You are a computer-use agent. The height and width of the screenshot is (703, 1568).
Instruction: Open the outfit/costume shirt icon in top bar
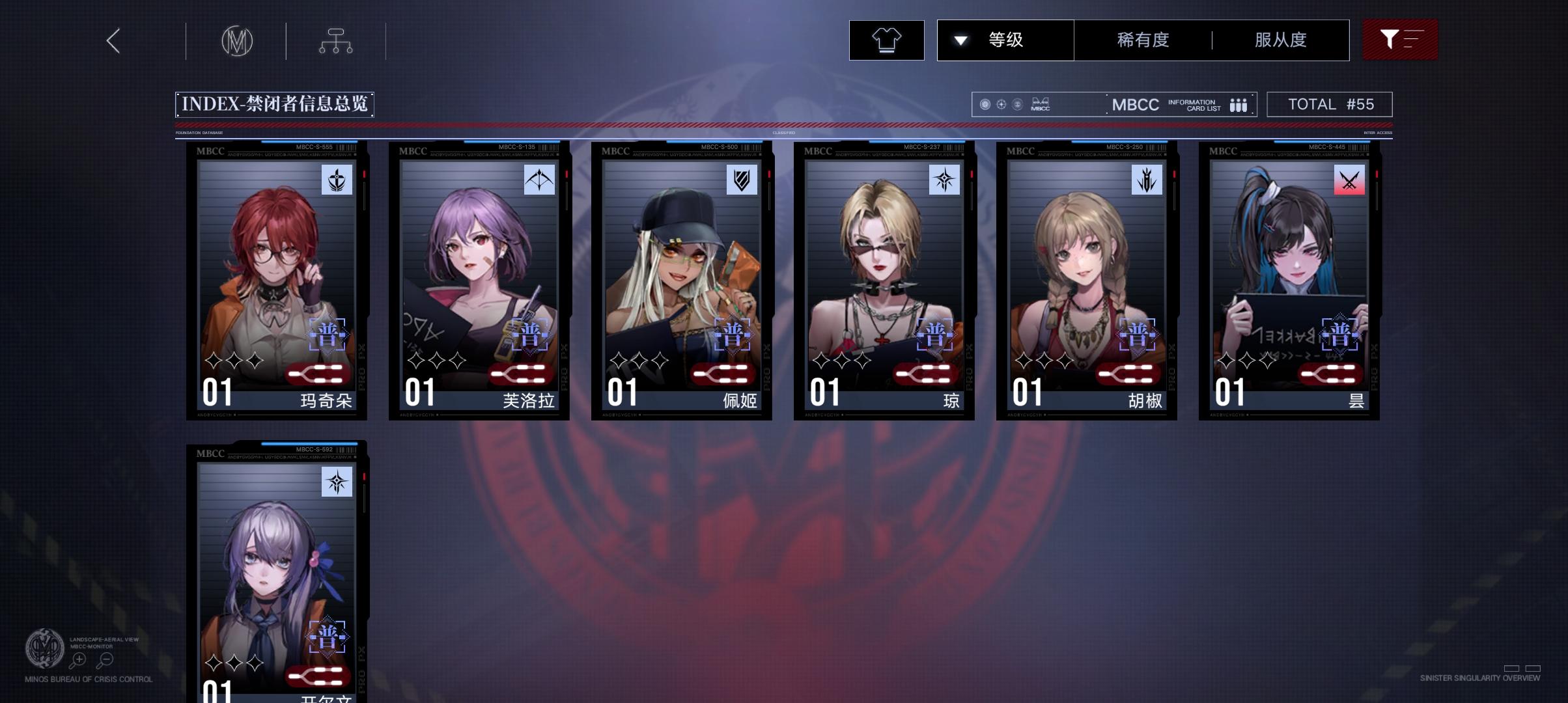coord(887,40)
